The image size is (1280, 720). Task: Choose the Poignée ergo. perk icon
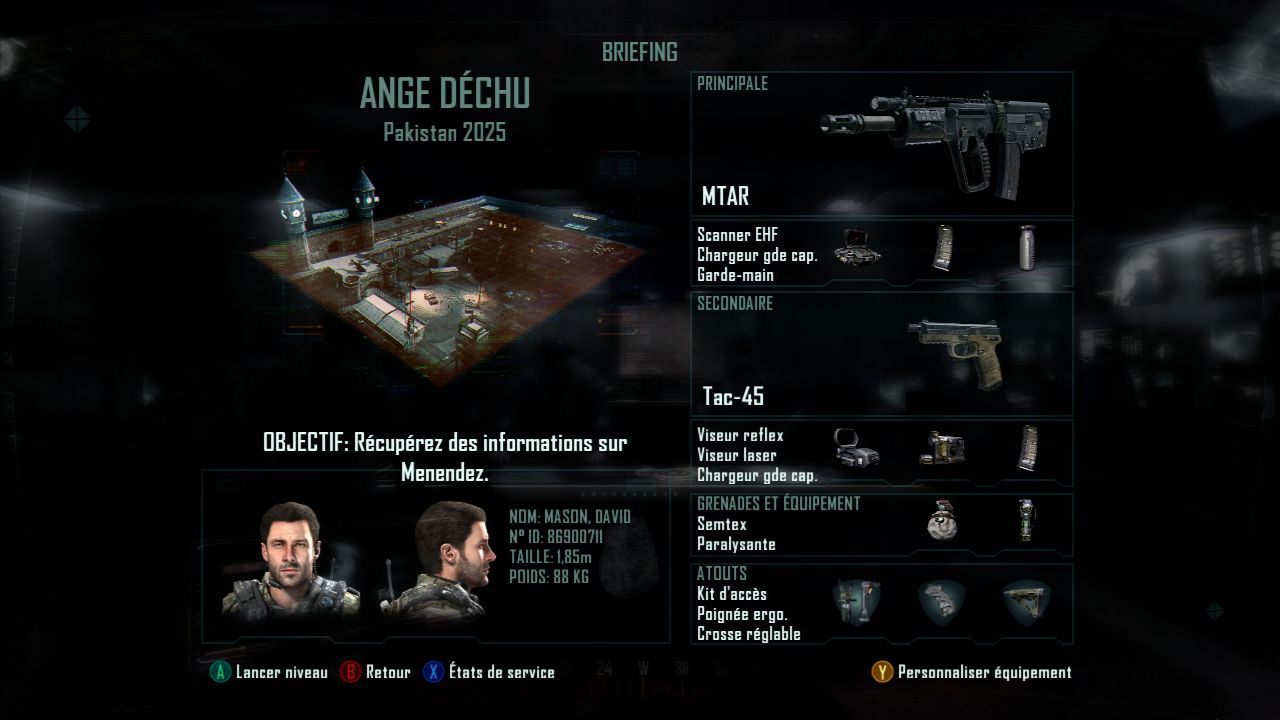(942, 604)
